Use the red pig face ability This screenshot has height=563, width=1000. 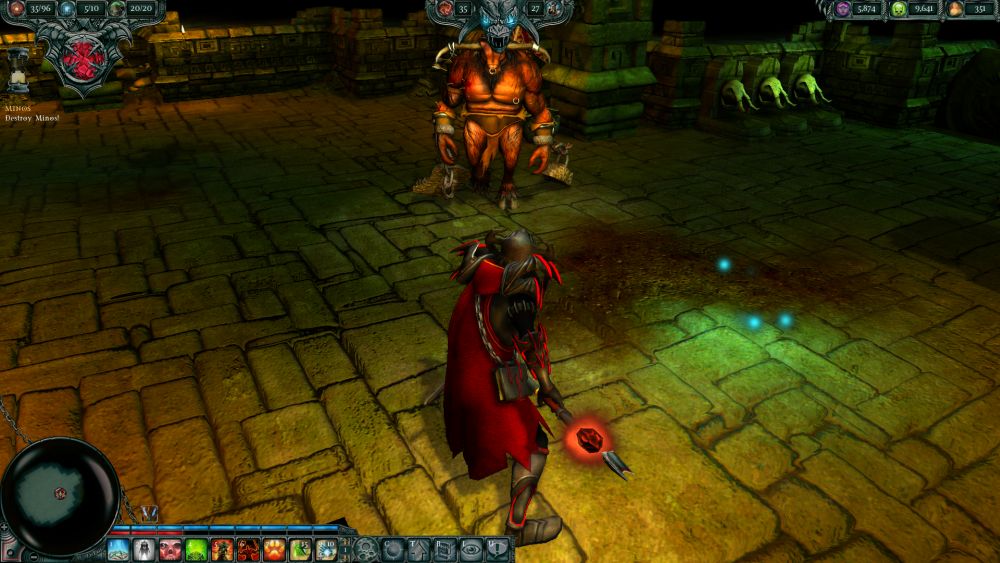pos(171,550)
